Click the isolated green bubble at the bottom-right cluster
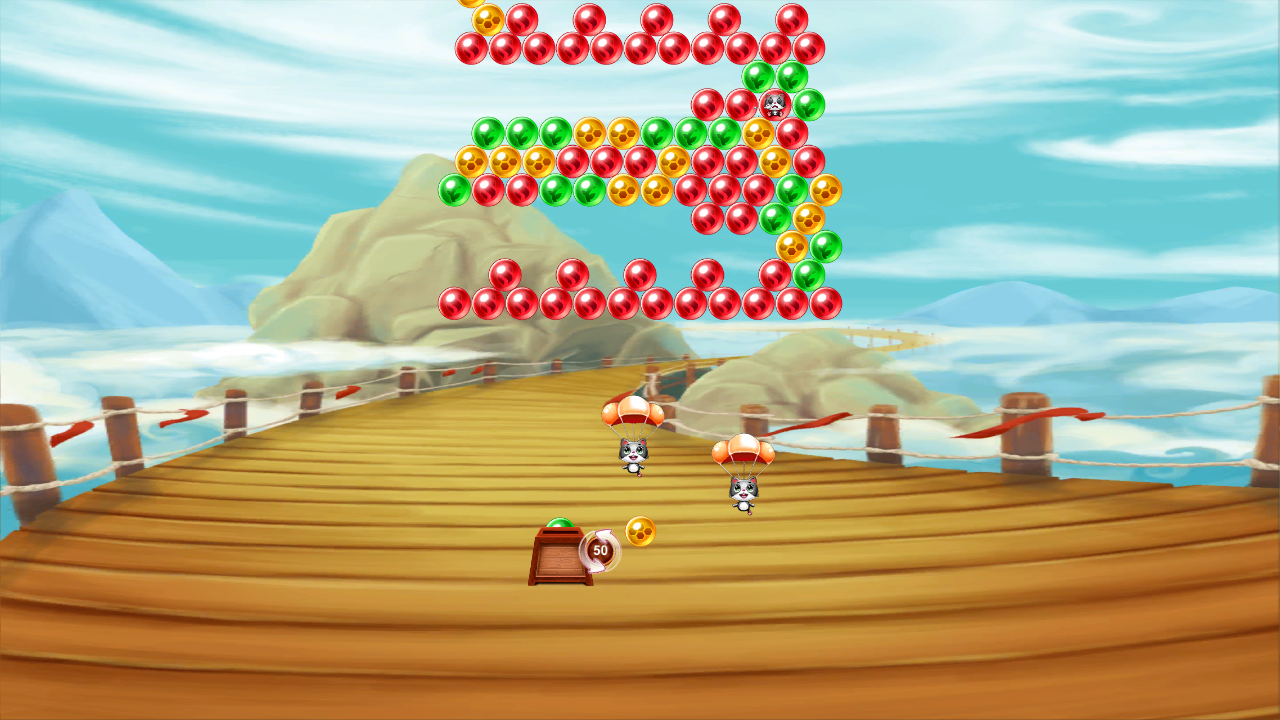The width and height of the screenshot is (1280, 720). coord(808,275)
